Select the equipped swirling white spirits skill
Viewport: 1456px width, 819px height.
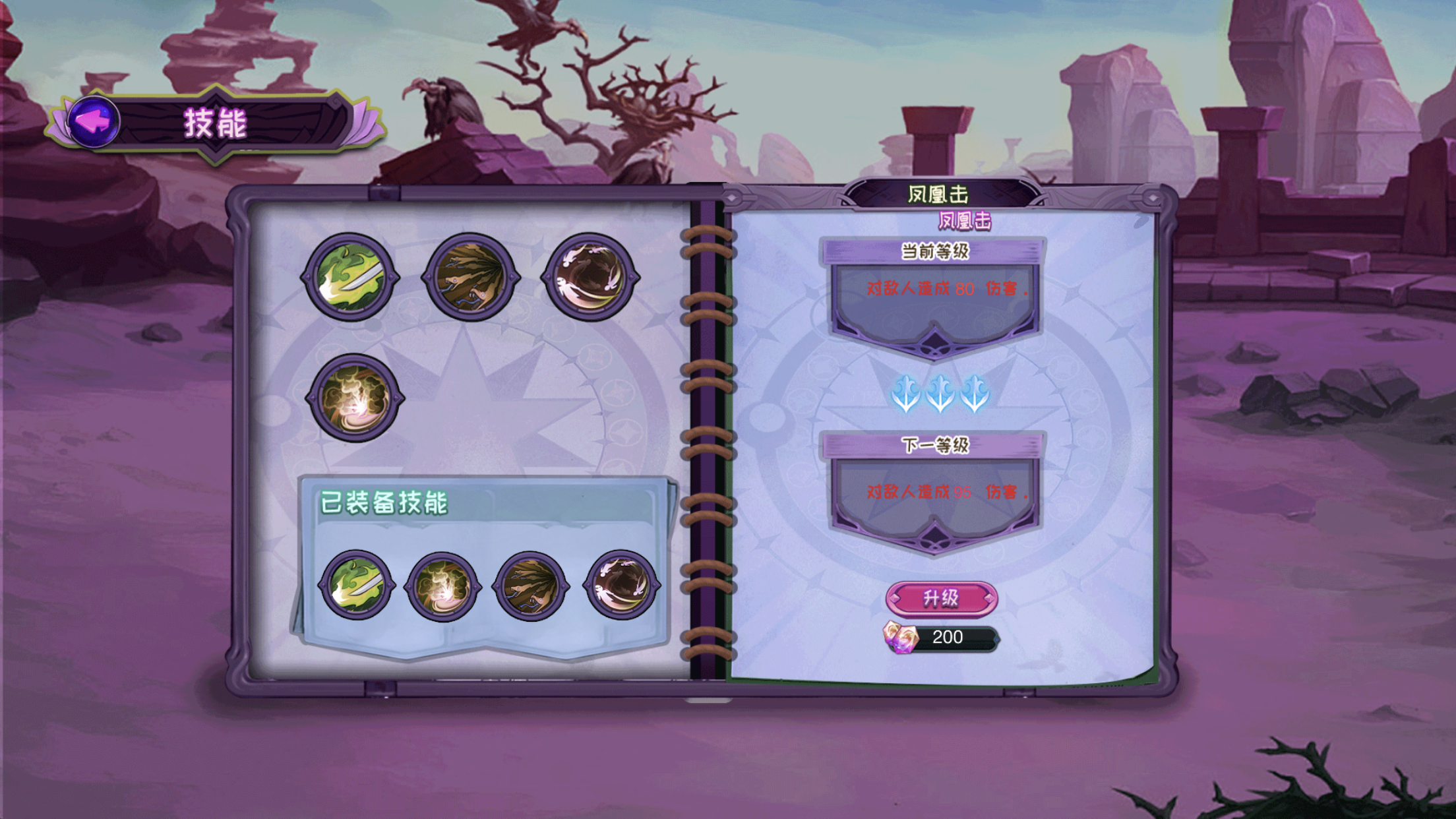click(x=621, y=585)
